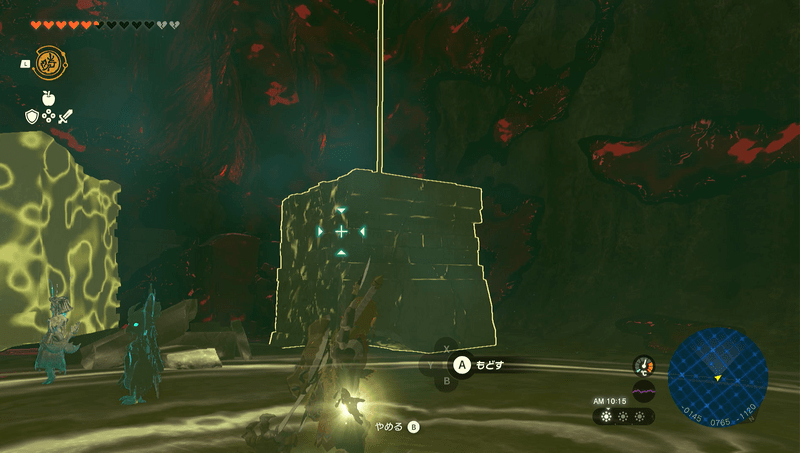Inspect the purple noise level meter
The image size is (800, 453).
pos(643,390)
